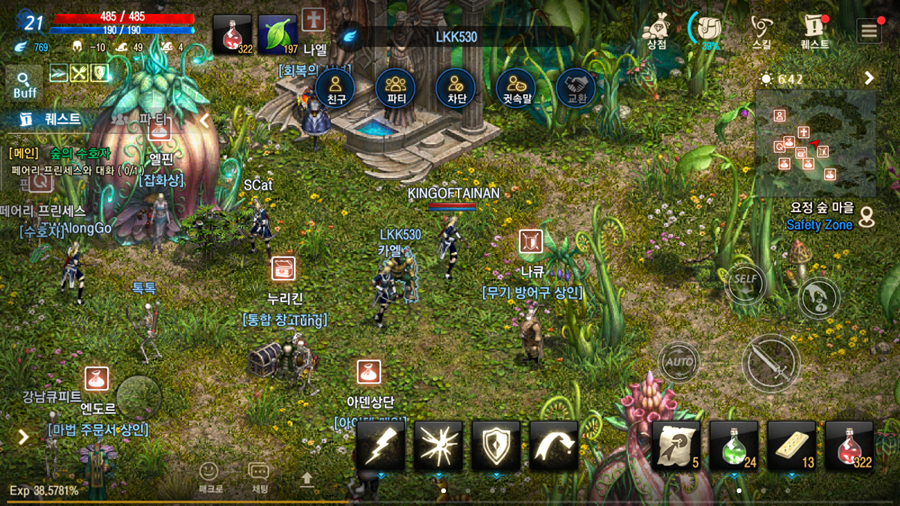Viewport: 900px width, 506px height.
Task: Click the minimap of the fairy forest village
Action: pos(815,144)
